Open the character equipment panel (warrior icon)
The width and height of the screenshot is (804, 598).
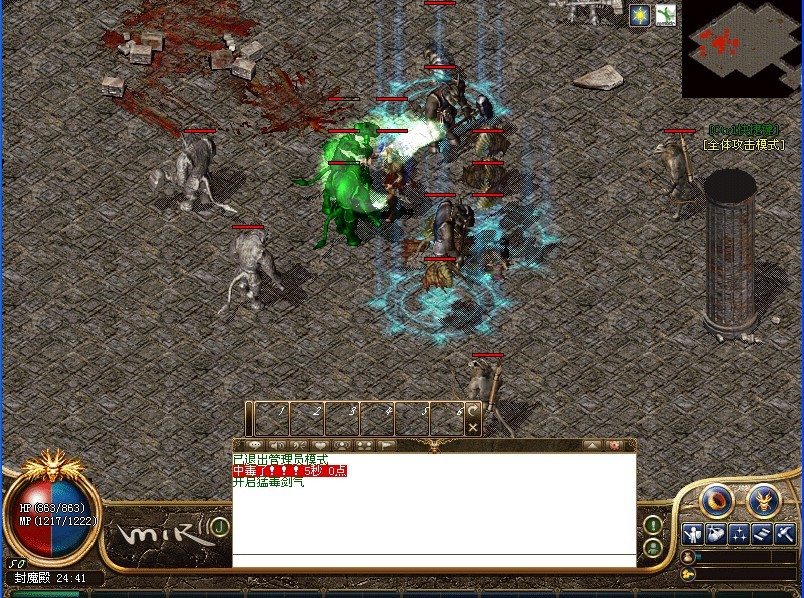(x=692, y=534)
